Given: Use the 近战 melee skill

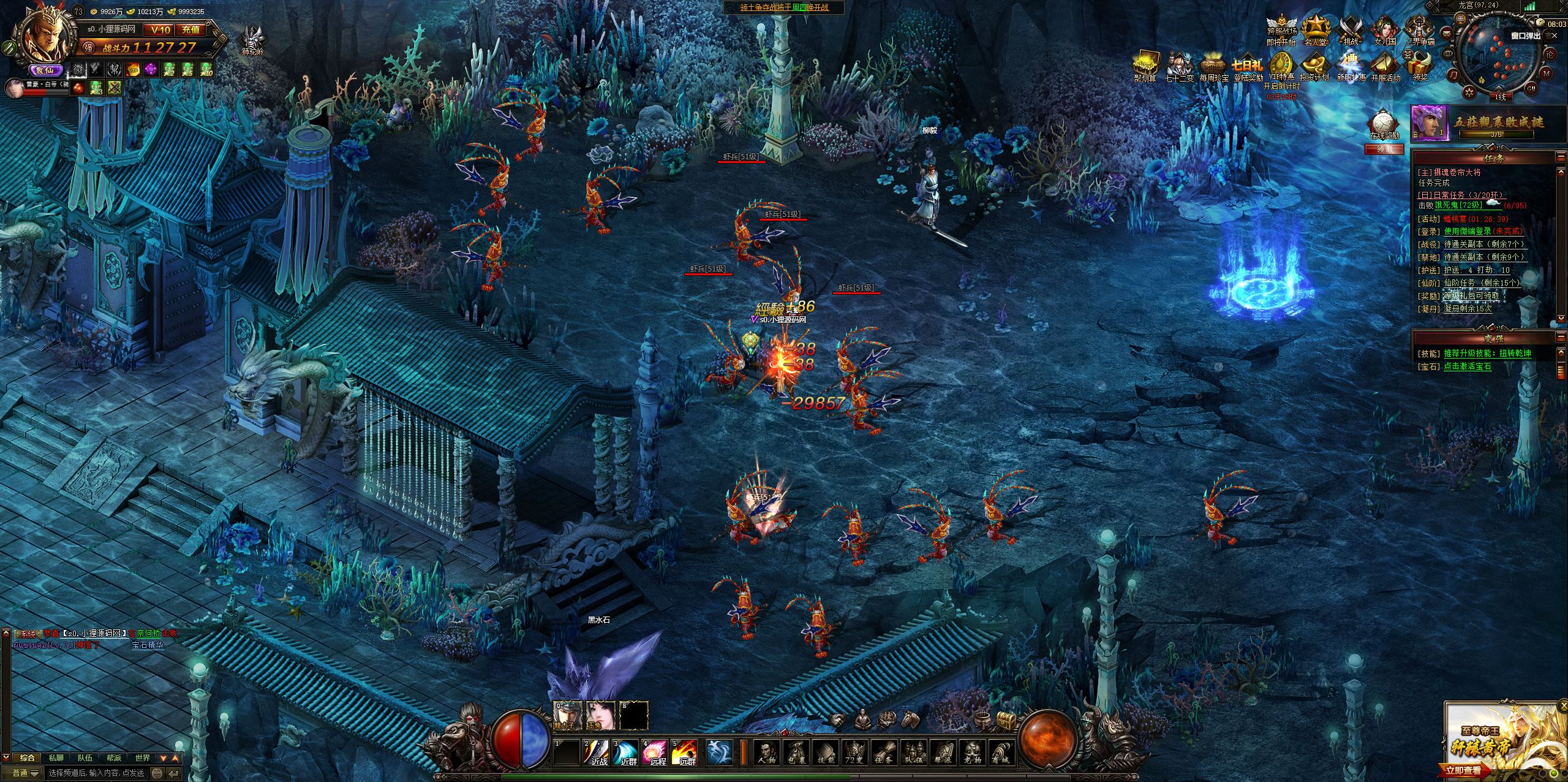Looking at the screenshot, I should pyautogui.click(x=598, y=752).
